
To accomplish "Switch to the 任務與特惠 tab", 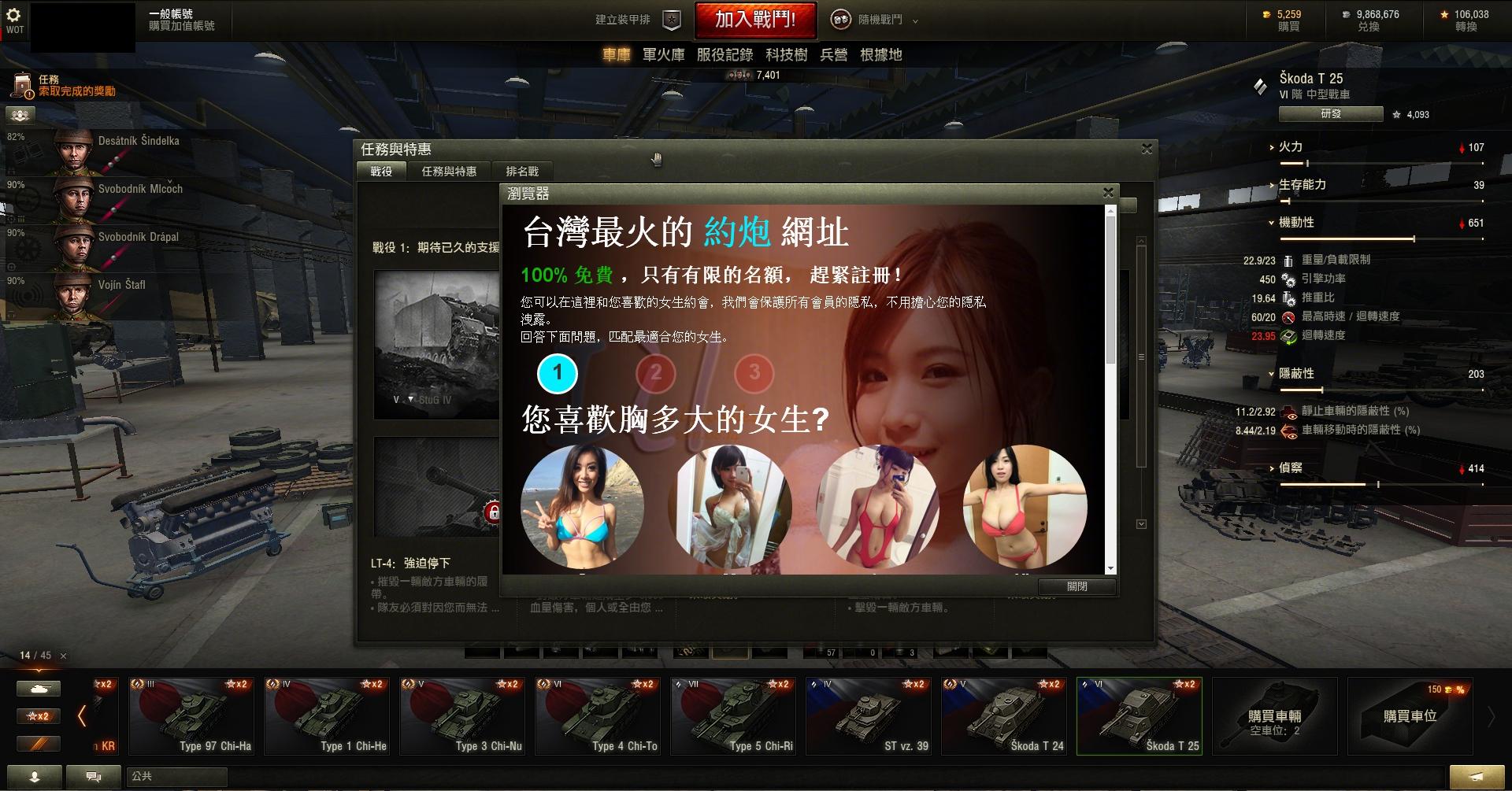I will 449,172.
